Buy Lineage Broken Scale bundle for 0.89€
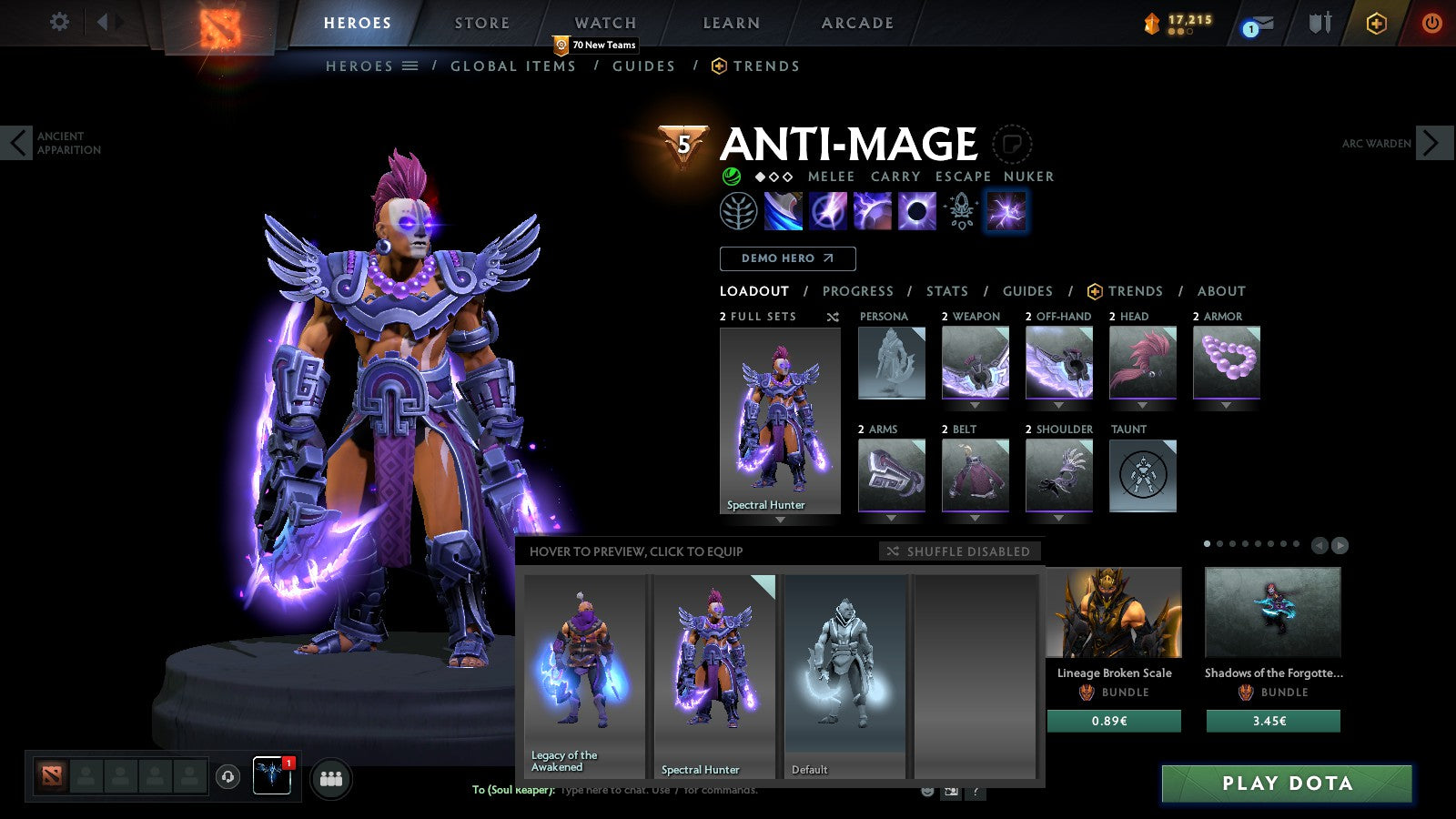The image size is (1456, 819). pos(1114,721)
